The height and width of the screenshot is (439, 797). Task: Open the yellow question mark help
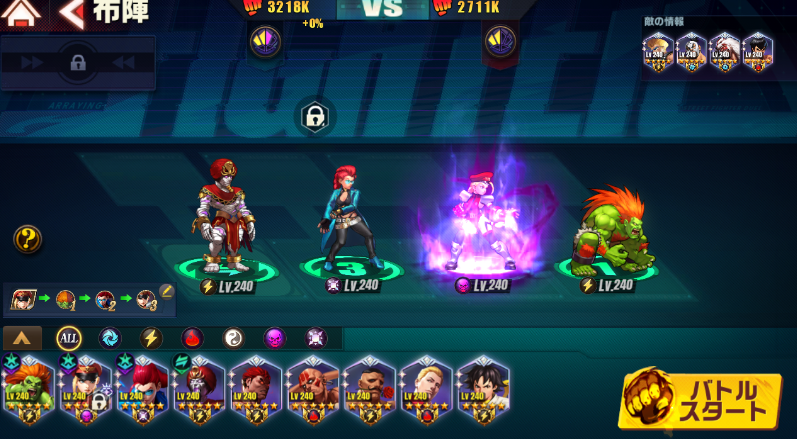27,239
